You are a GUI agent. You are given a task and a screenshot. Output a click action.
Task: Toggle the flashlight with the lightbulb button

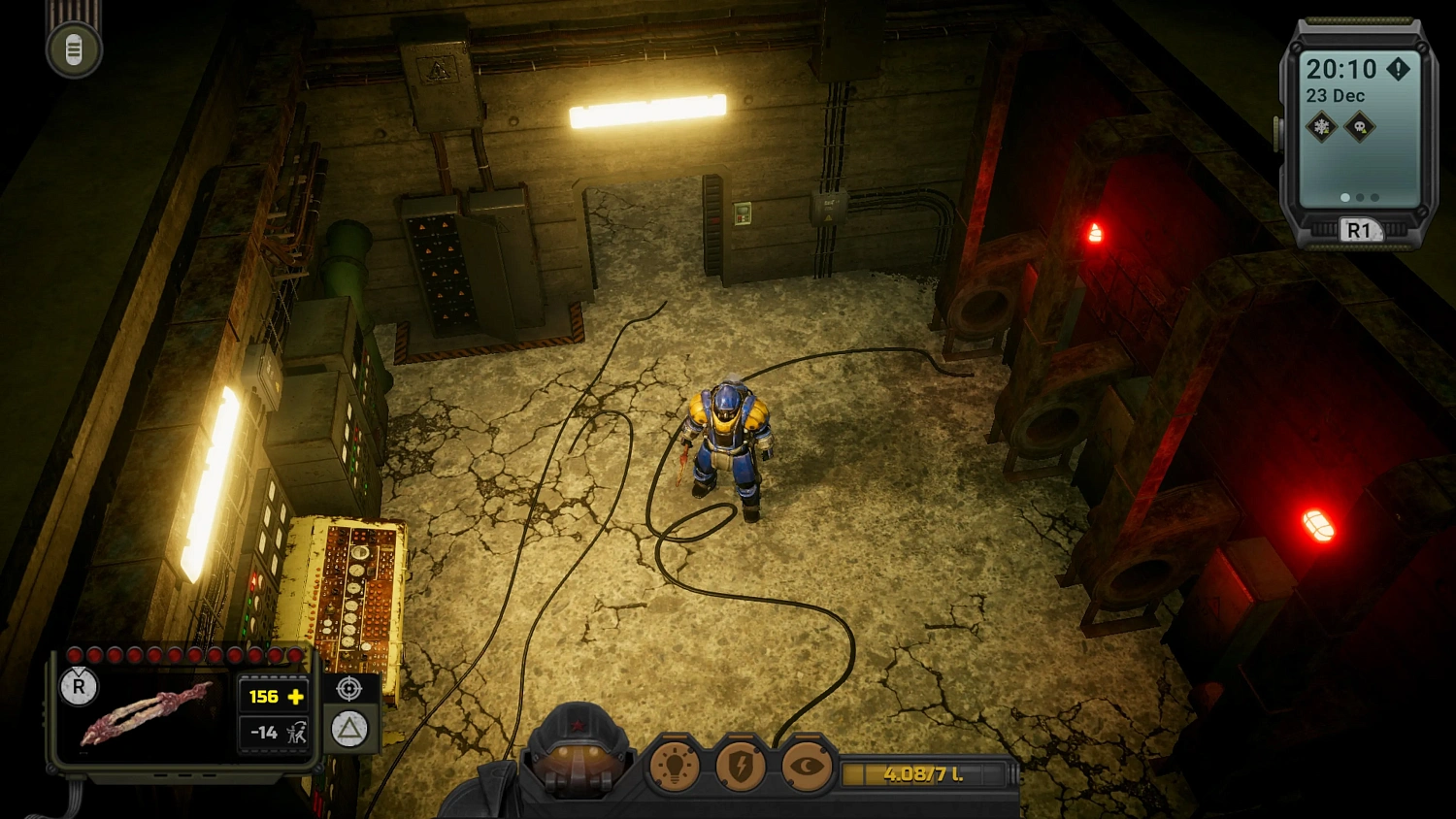(677, 766)
